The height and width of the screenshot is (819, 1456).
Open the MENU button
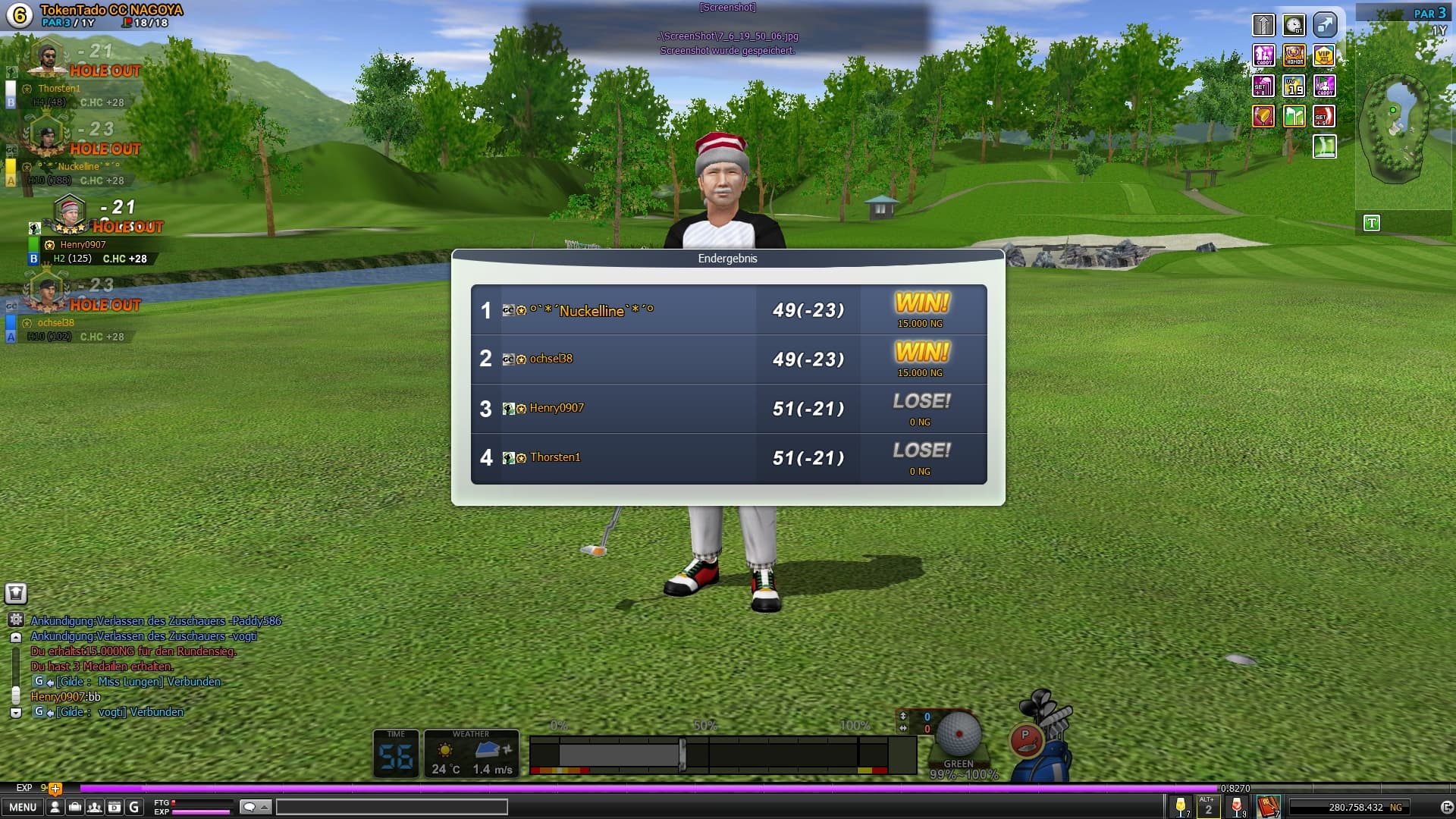click(x=22, y=808)
